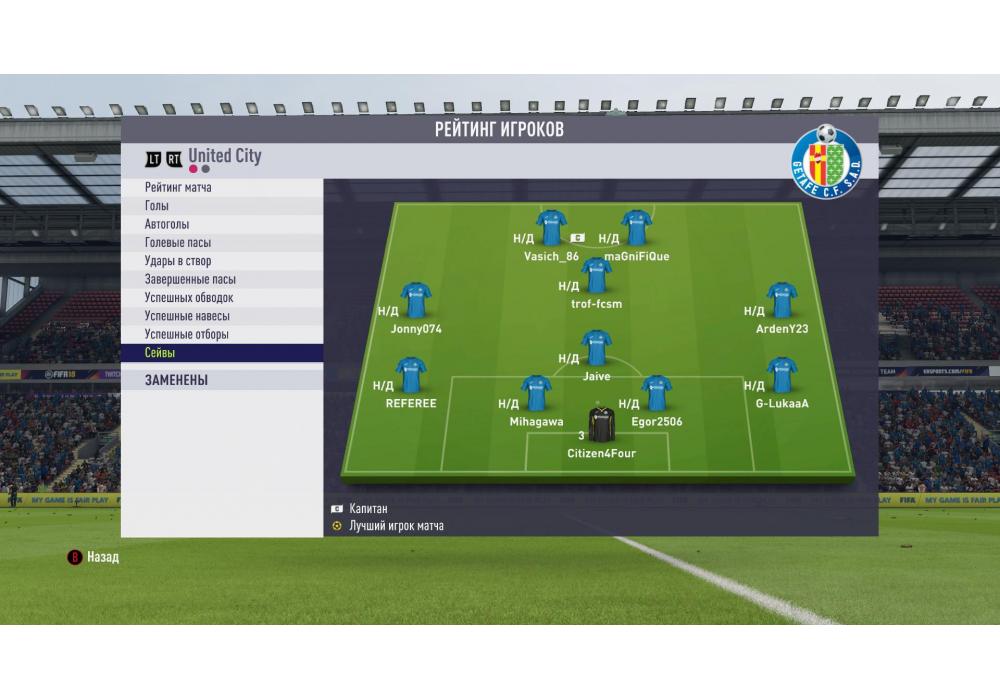Select goalkeeper Citizen4Four on the pitch
The width and height of the screenshot is (1000, 700).
(x=601, y=427)
